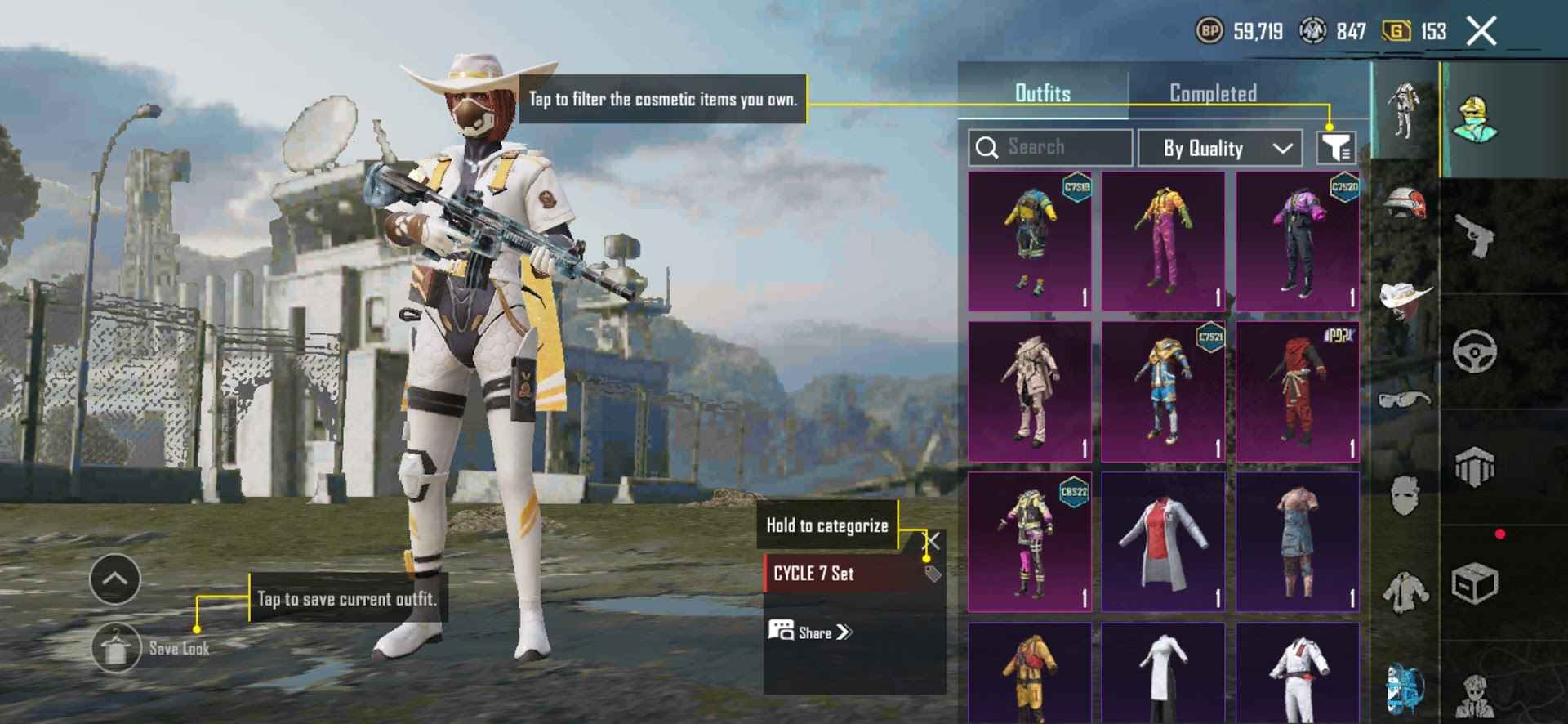This screenshot has width=1568, height=724.
Task: Show the glasses accessory category
Action: coord(1405,400)
